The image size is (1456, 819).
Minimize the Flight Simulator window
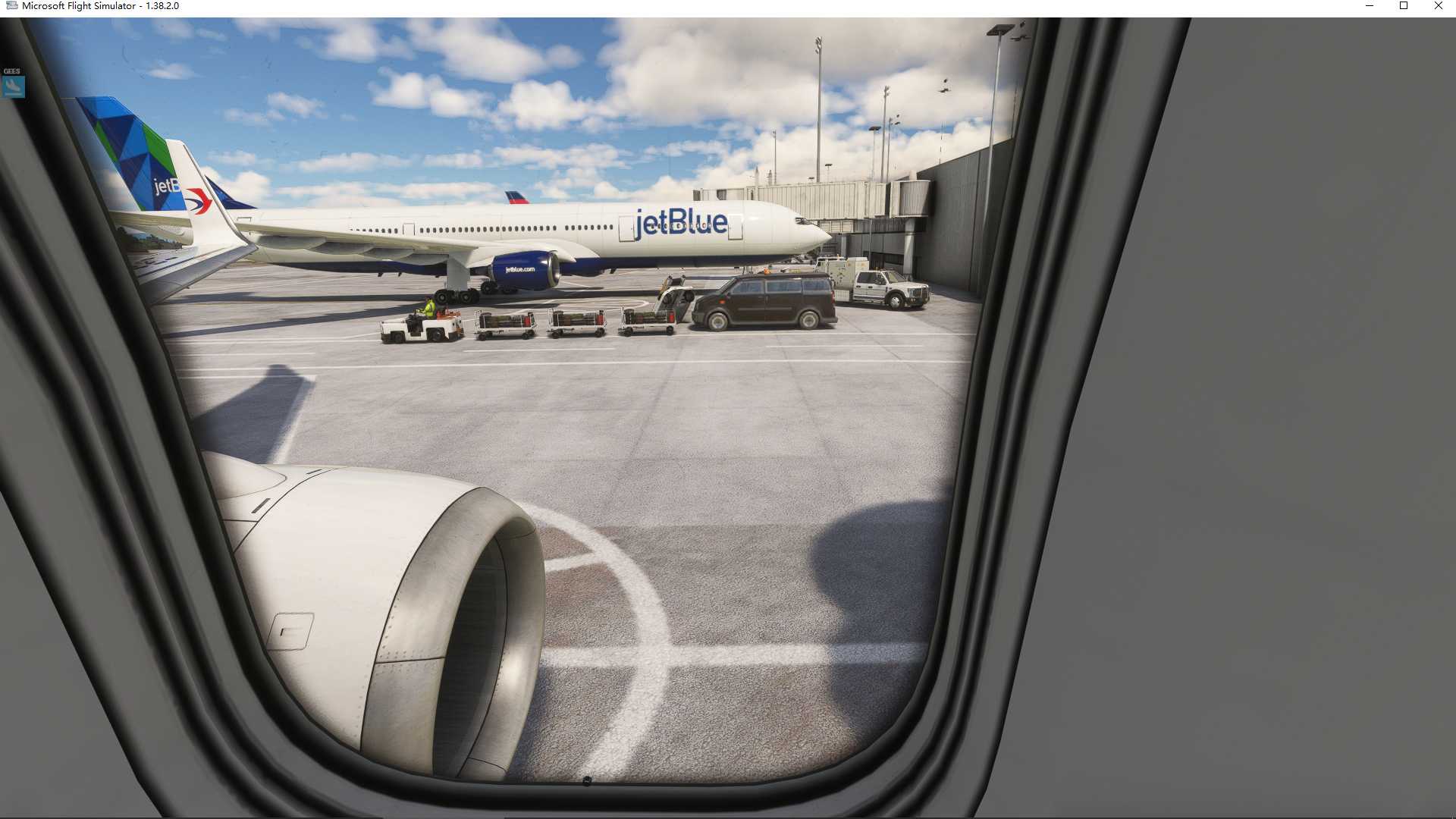click(x=1369, y=6)
